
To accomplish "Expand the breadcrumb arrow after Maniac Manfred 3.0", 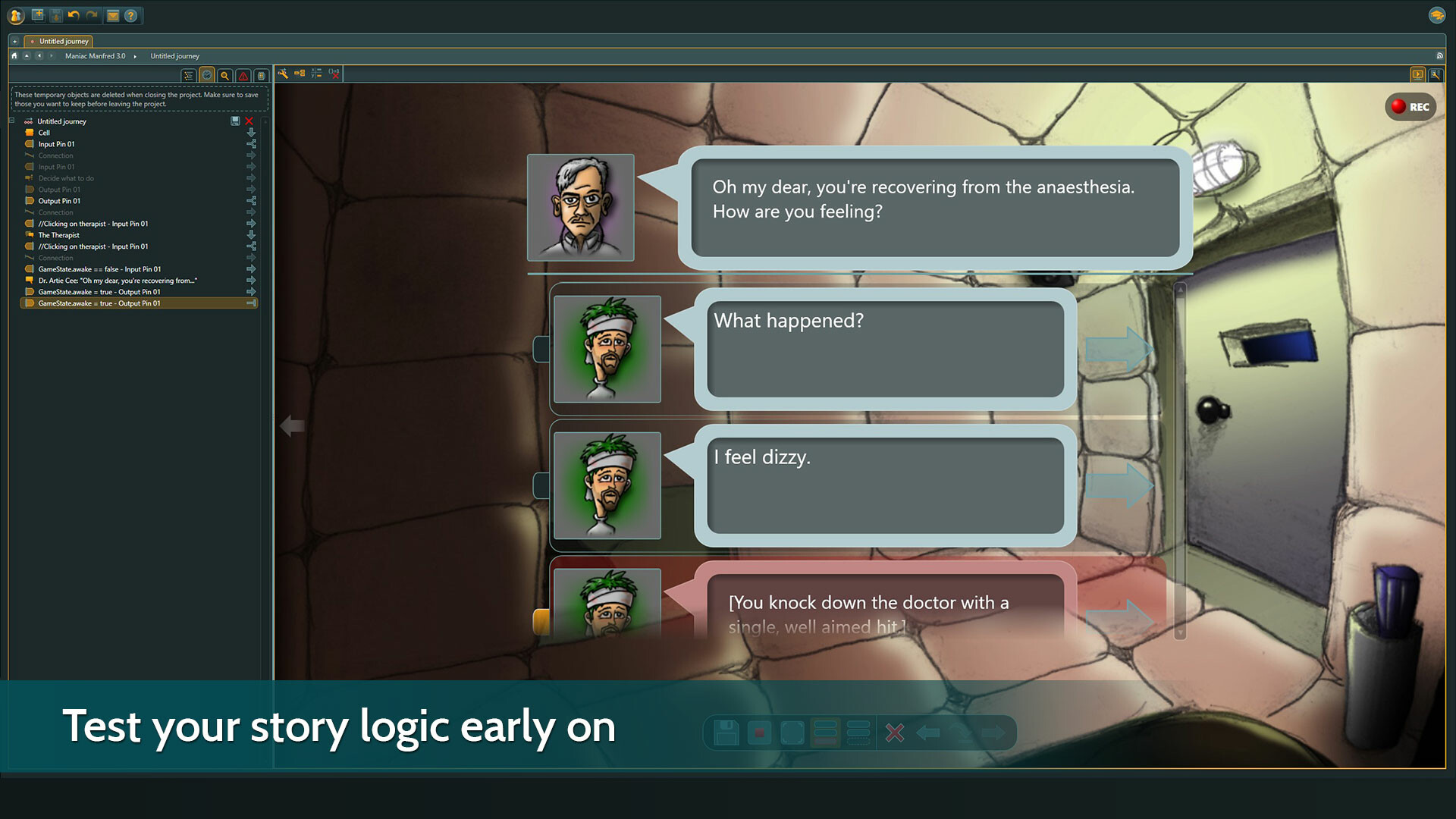I will [135, 56].
